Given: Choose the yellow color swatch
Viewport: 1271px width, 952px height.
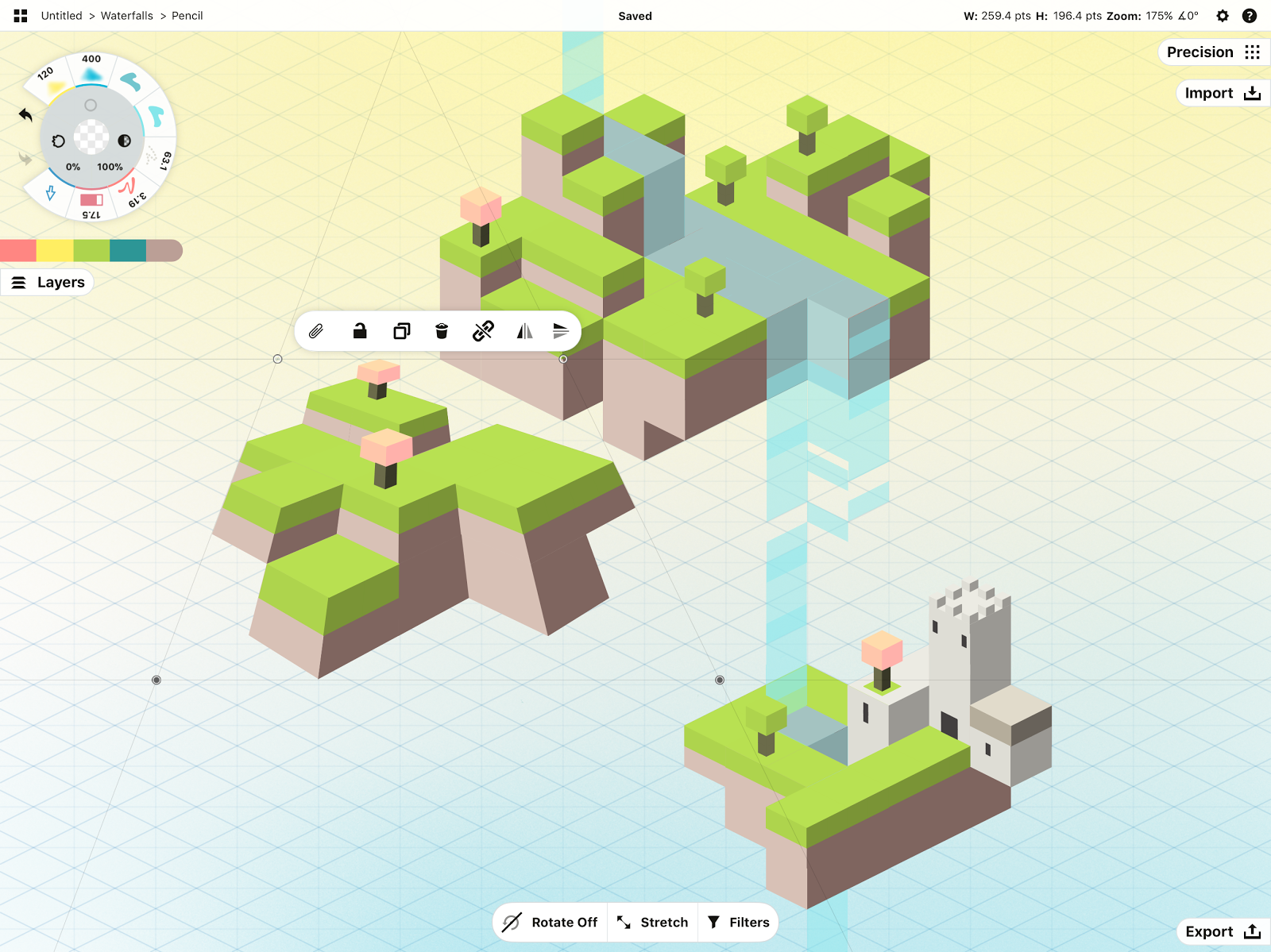Looking at the screenshot, I should coord(55,251).
